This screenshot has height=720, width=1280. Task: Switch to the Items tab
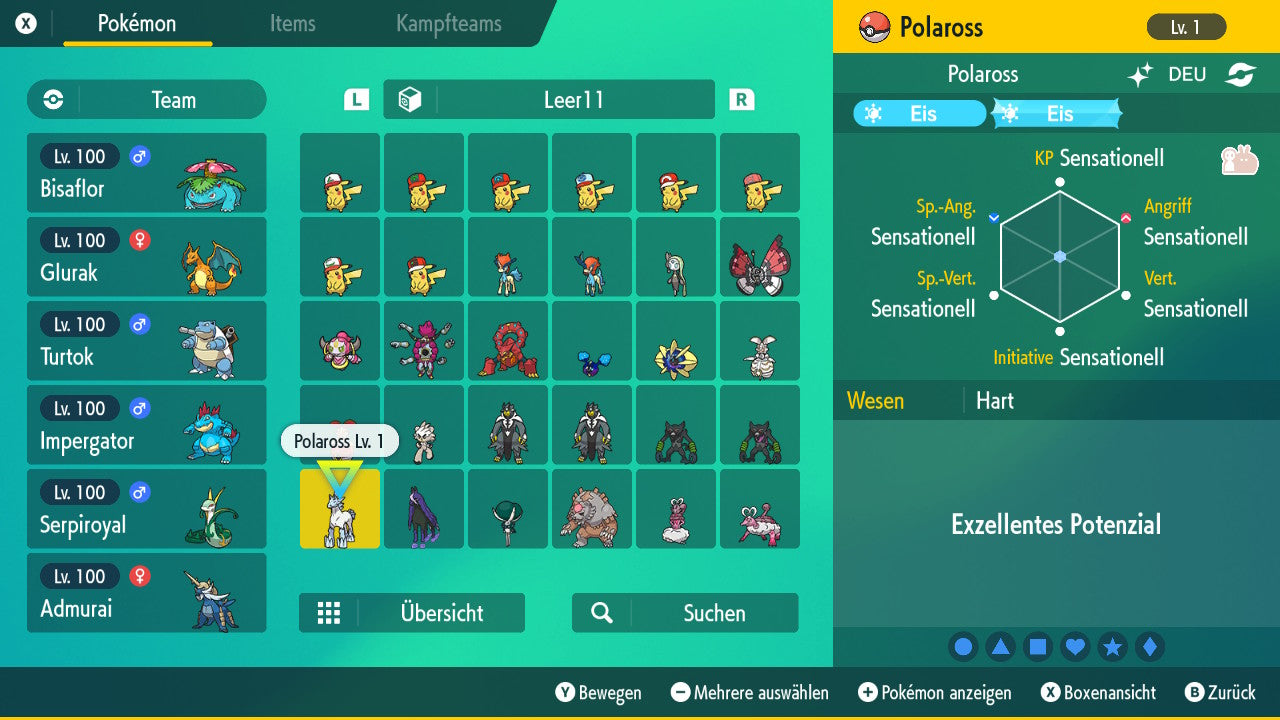[x=292, y=25]
